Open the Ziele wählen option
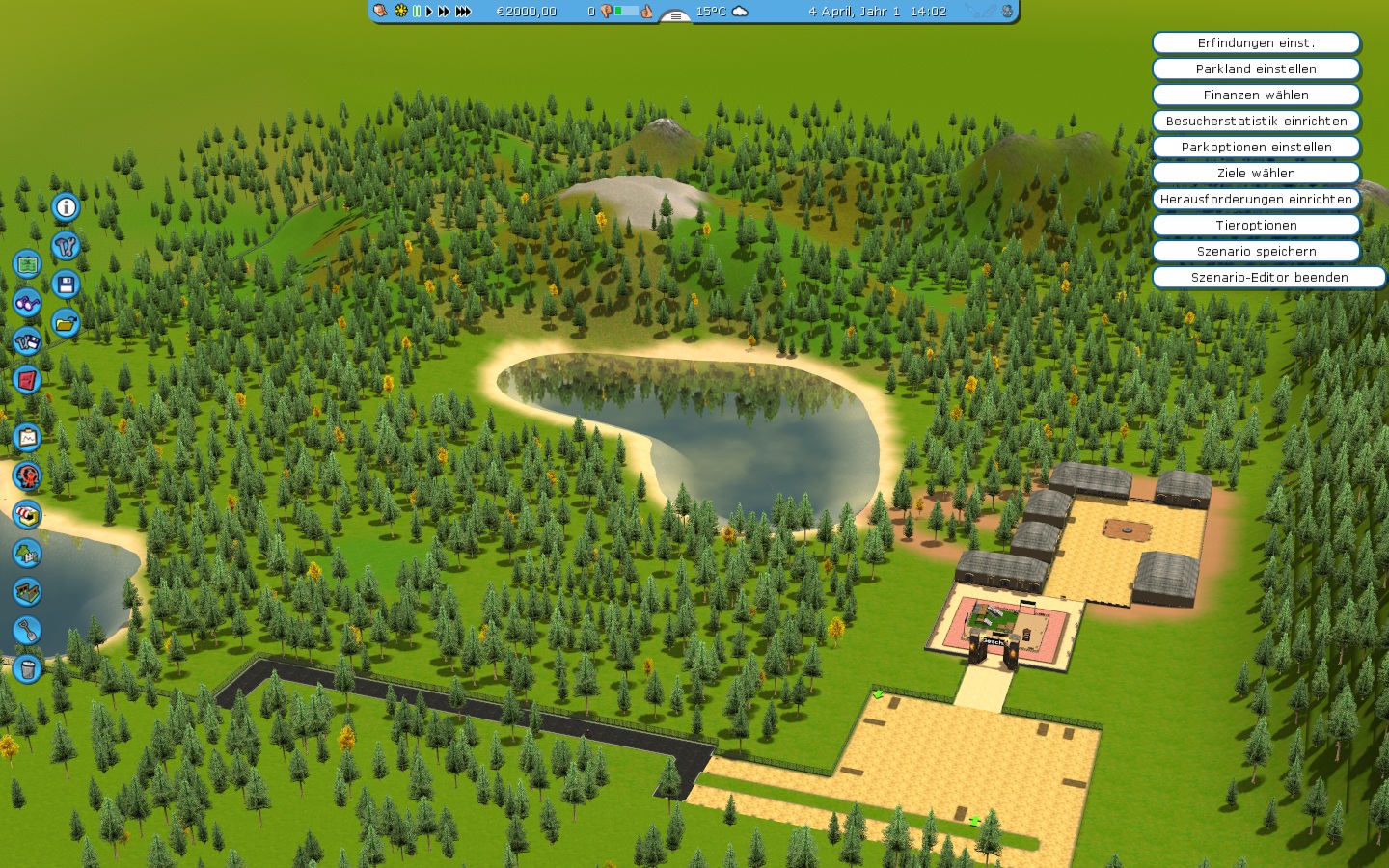The image size is (1389, 868). (x=1256, y=174)
